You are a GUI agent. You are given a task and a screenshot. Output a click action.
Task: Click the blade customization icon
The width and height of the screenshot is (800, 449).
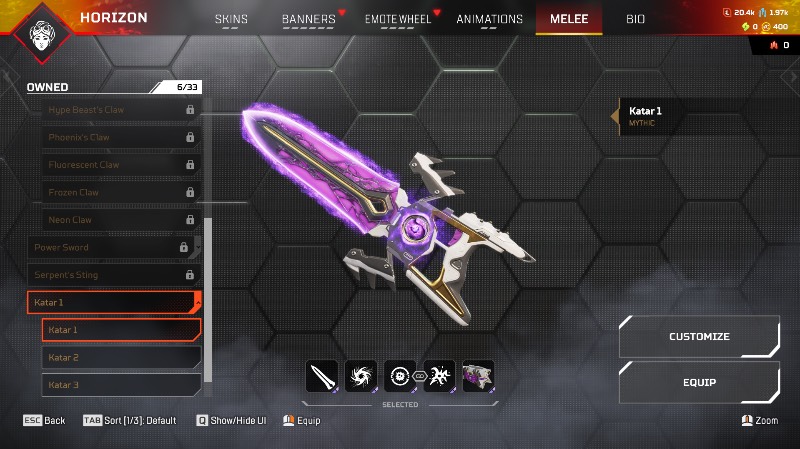click(x=322, y=376)
